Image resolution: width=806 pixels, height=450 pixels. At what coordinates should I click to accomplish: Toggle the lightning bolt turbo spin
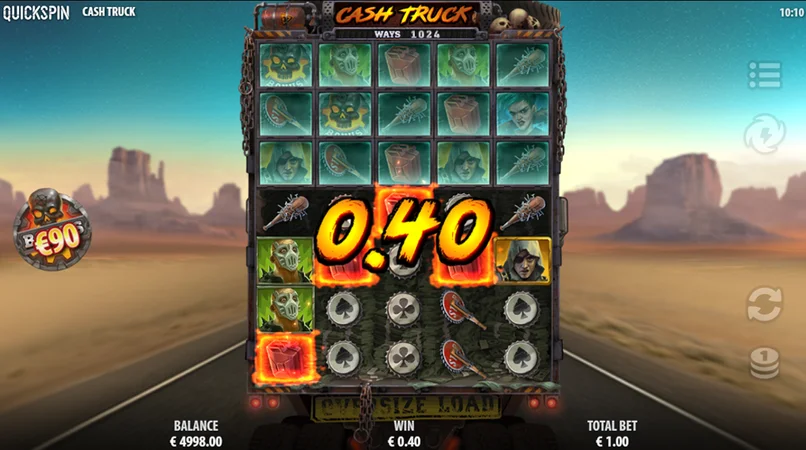point(764,134)
